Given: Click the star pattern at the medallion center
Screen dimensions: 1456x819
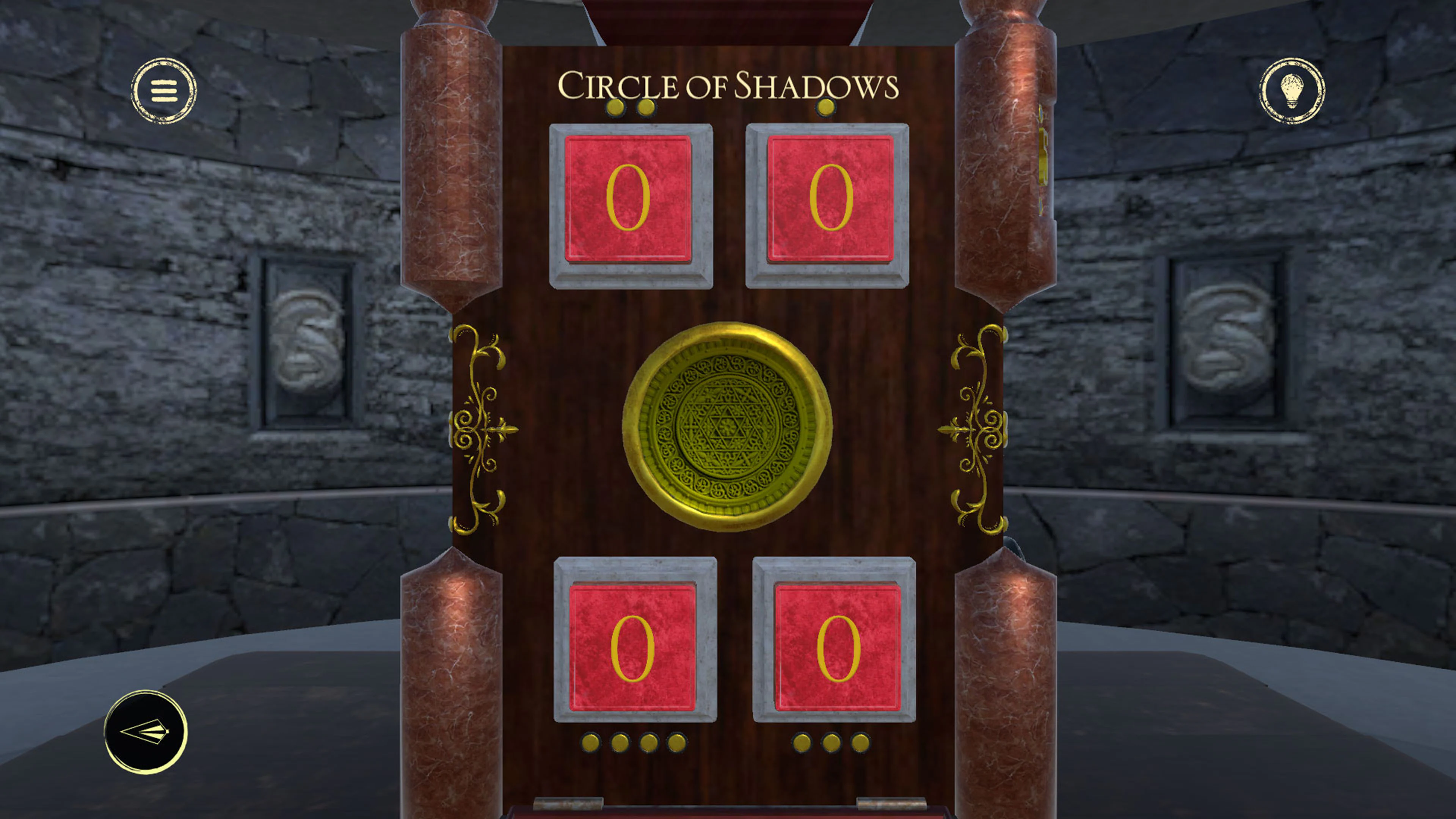Looking at the screenshot, I should (726, 424).
